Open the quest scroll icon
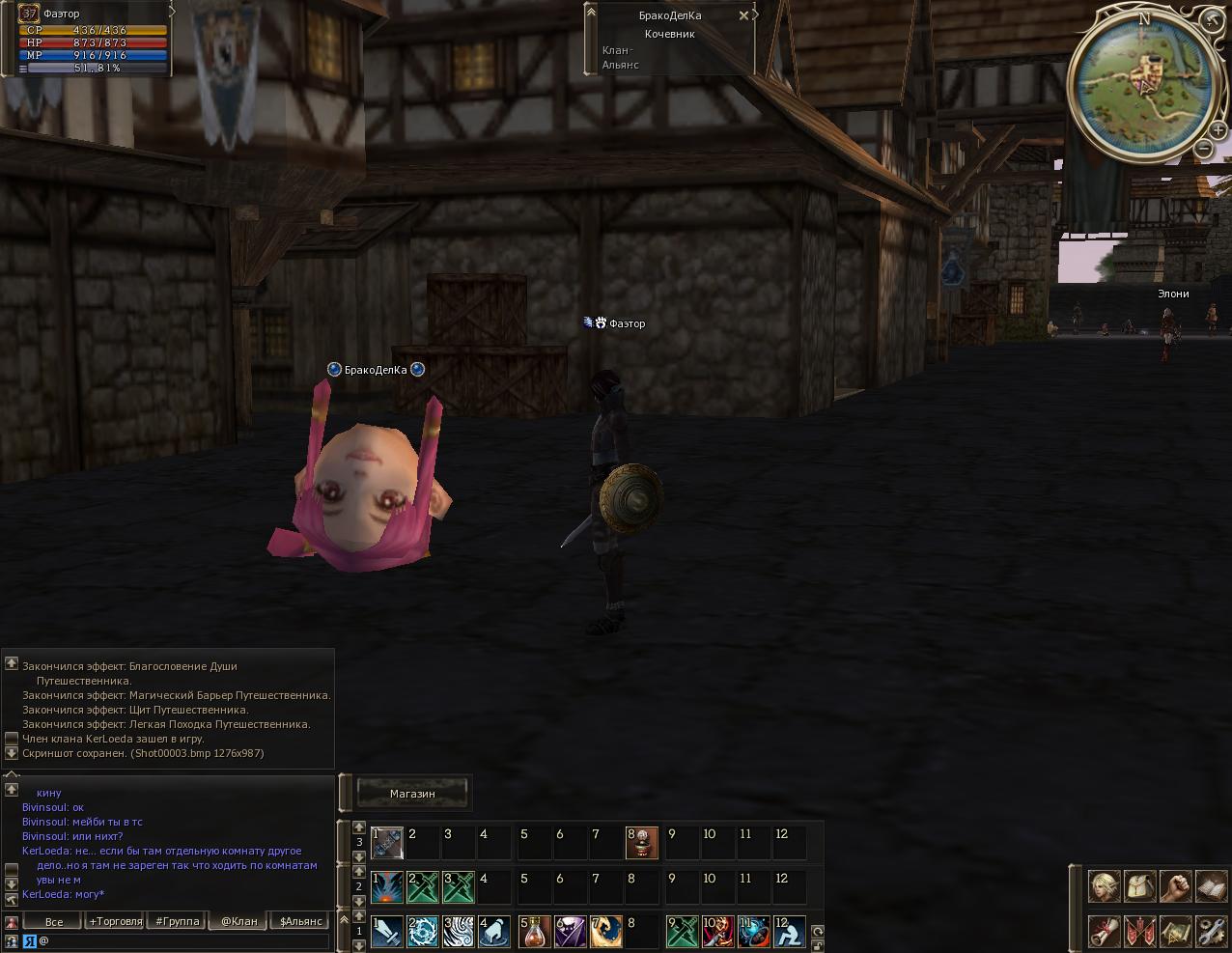This screenshot has width=1232, height=953. pos(1105,931)
